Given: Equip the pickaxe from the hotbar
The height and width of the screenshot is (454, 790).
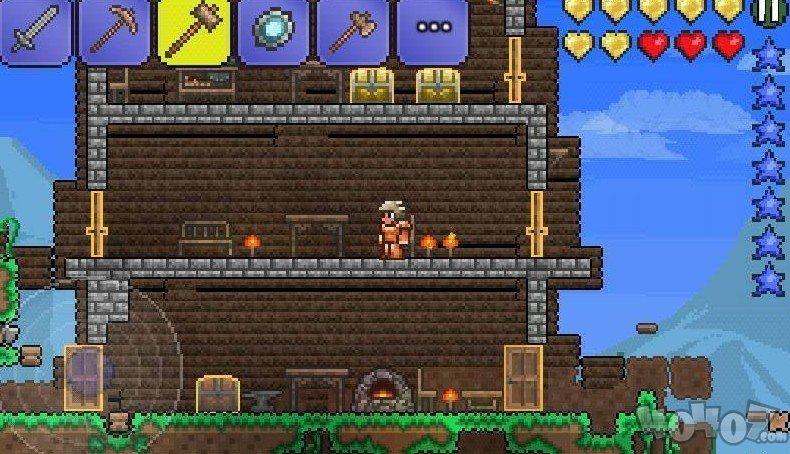Looking at the screenshot, I should click(113, 32).
